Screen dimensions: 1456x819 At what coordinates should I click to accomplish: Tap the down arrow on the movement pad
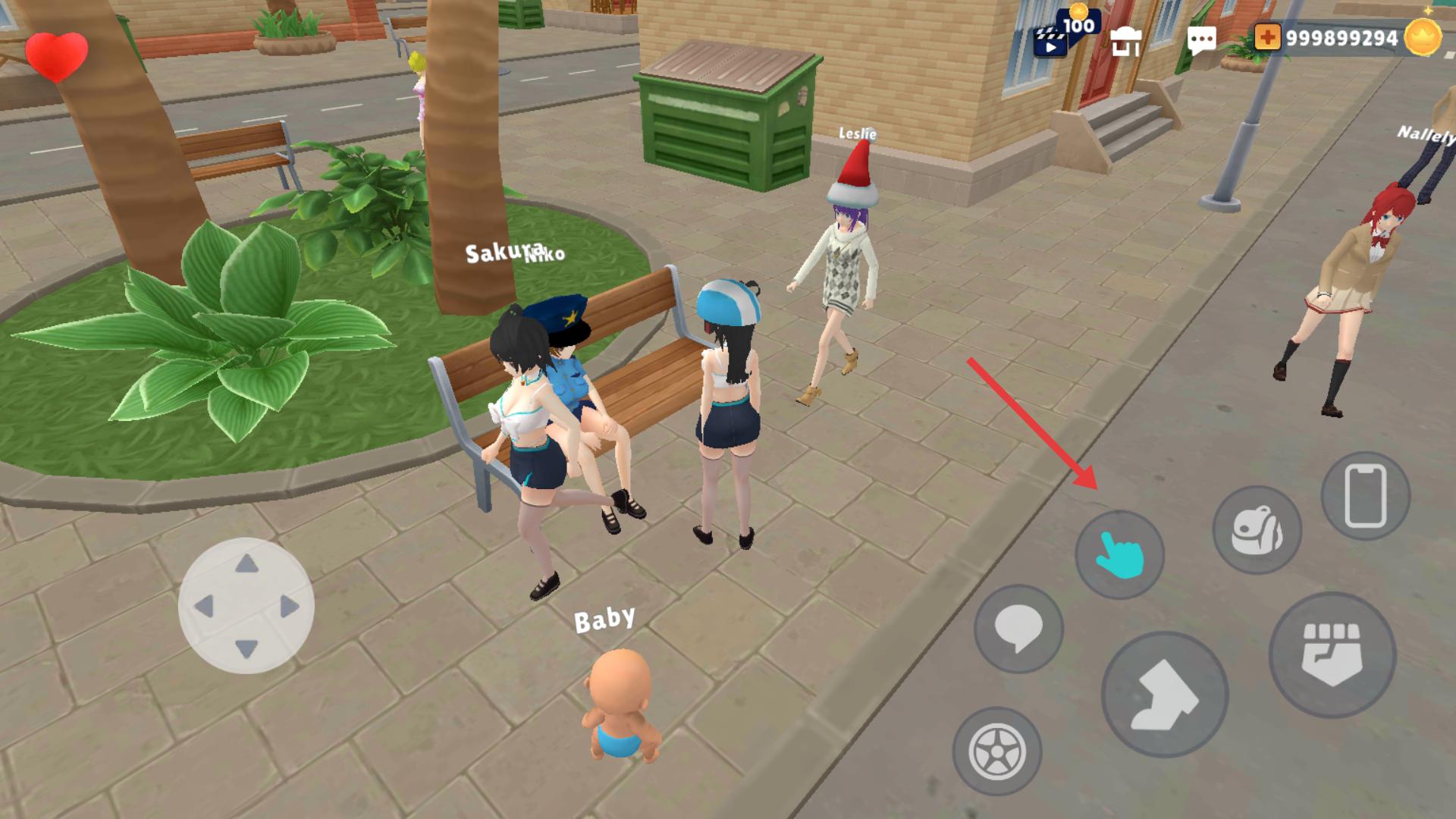(x=246, y=649)
